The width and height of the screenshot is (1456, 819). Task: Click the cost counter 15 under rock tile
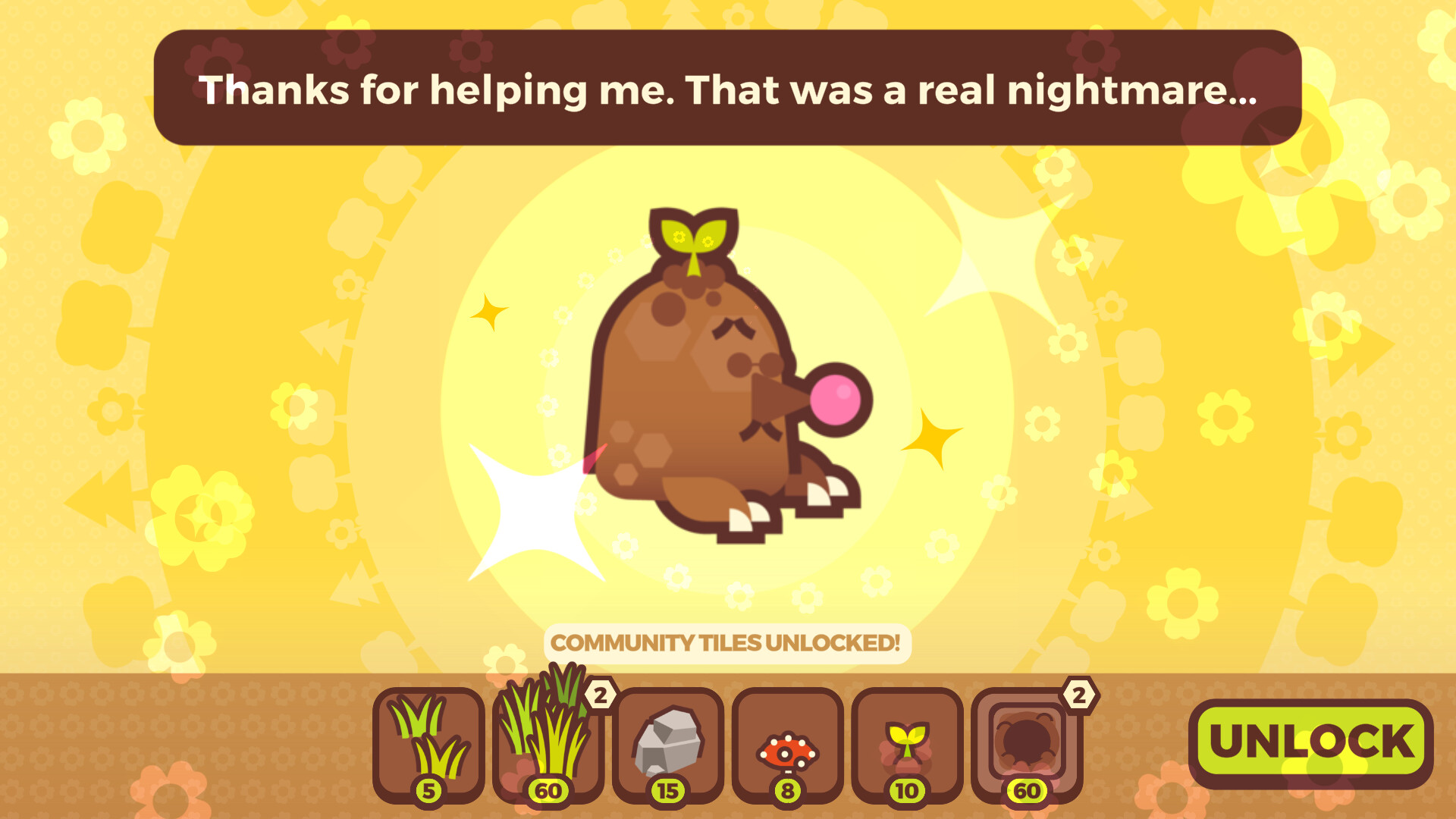[667, 789]
